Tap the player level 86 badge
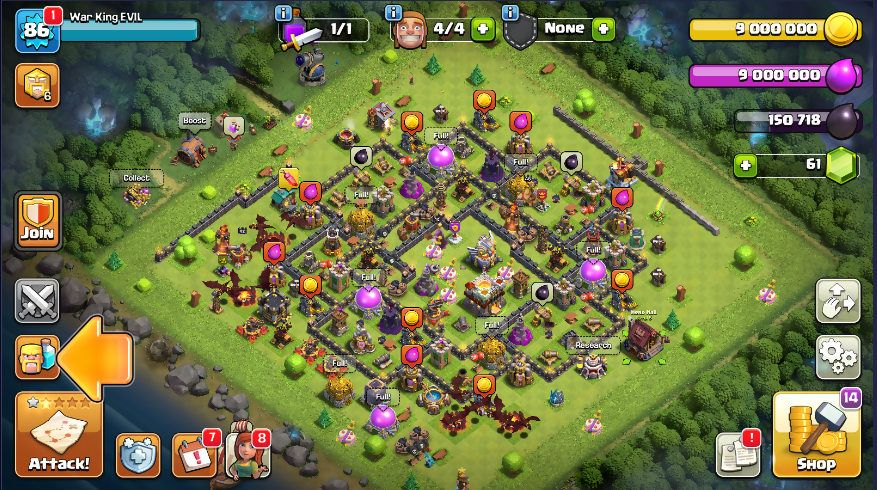 [37, 32]
